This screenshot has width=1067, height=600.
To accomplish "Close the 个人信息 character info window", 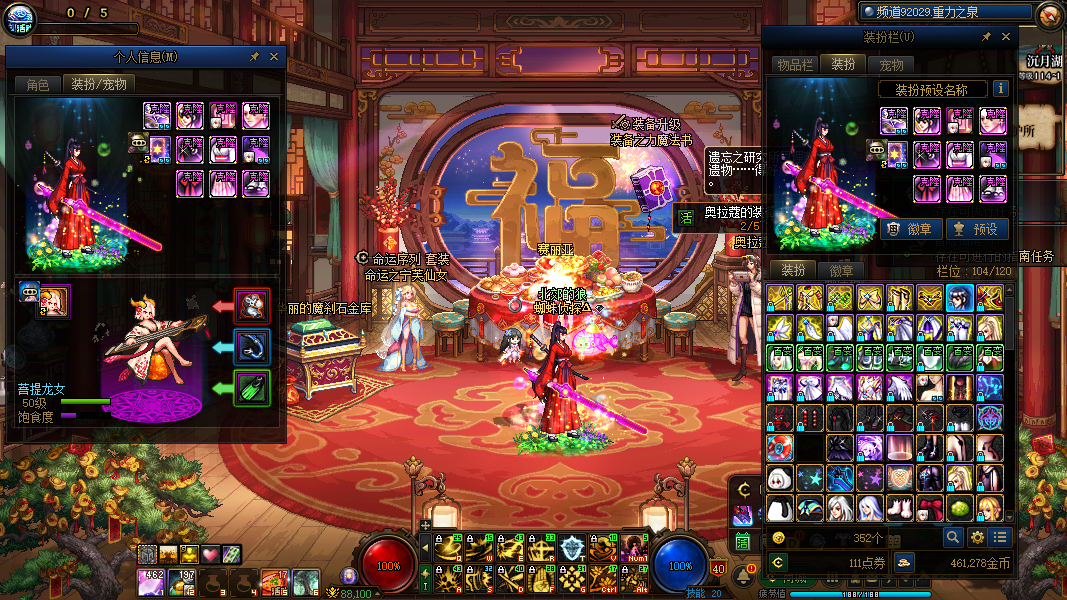I will tap(275, 57).
